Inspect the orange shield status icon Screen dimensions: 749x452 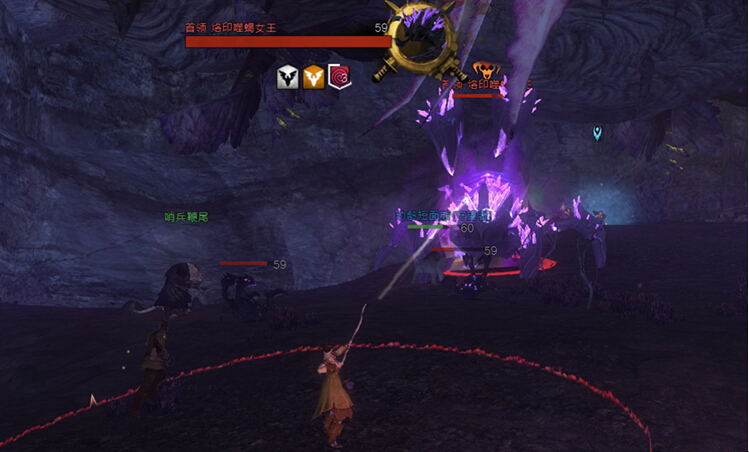314,77
